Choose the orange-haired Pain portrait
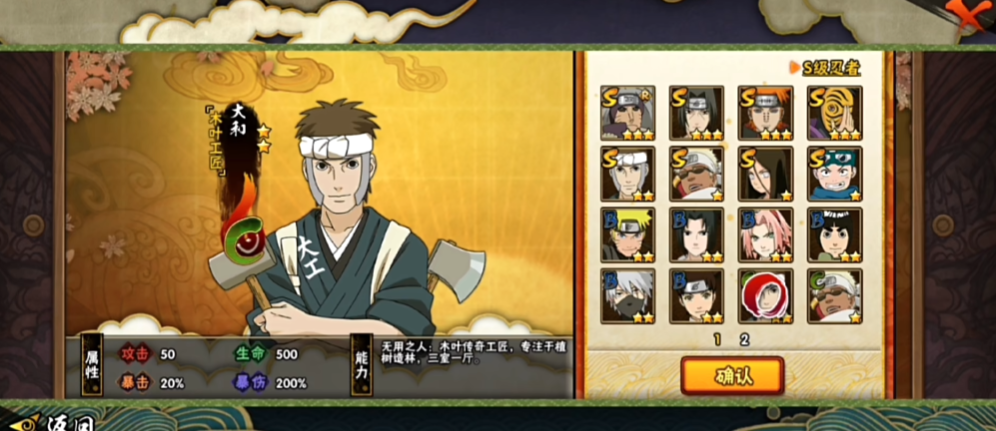 [x=765, y=113]
